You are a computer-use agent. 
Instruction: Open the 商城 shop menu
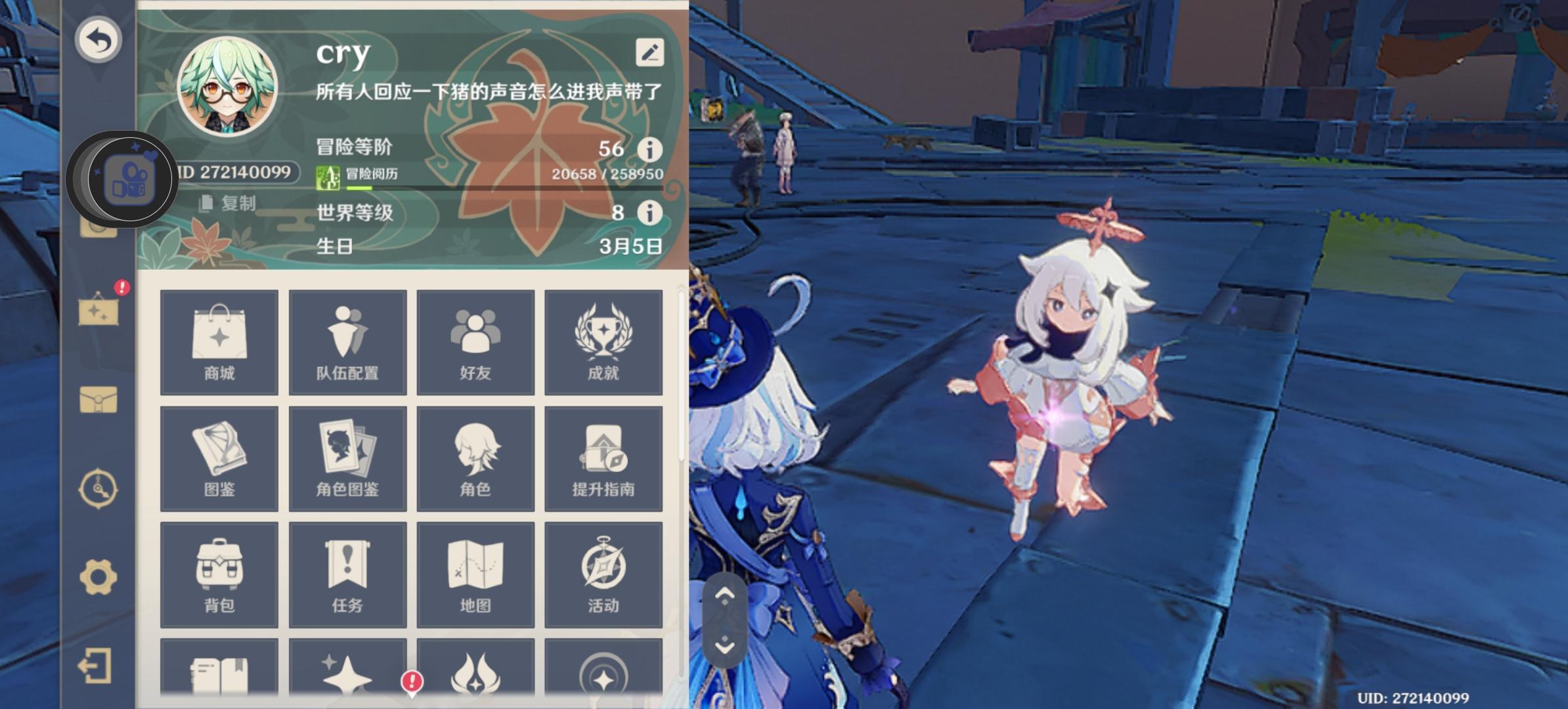(x=219, y=341)
